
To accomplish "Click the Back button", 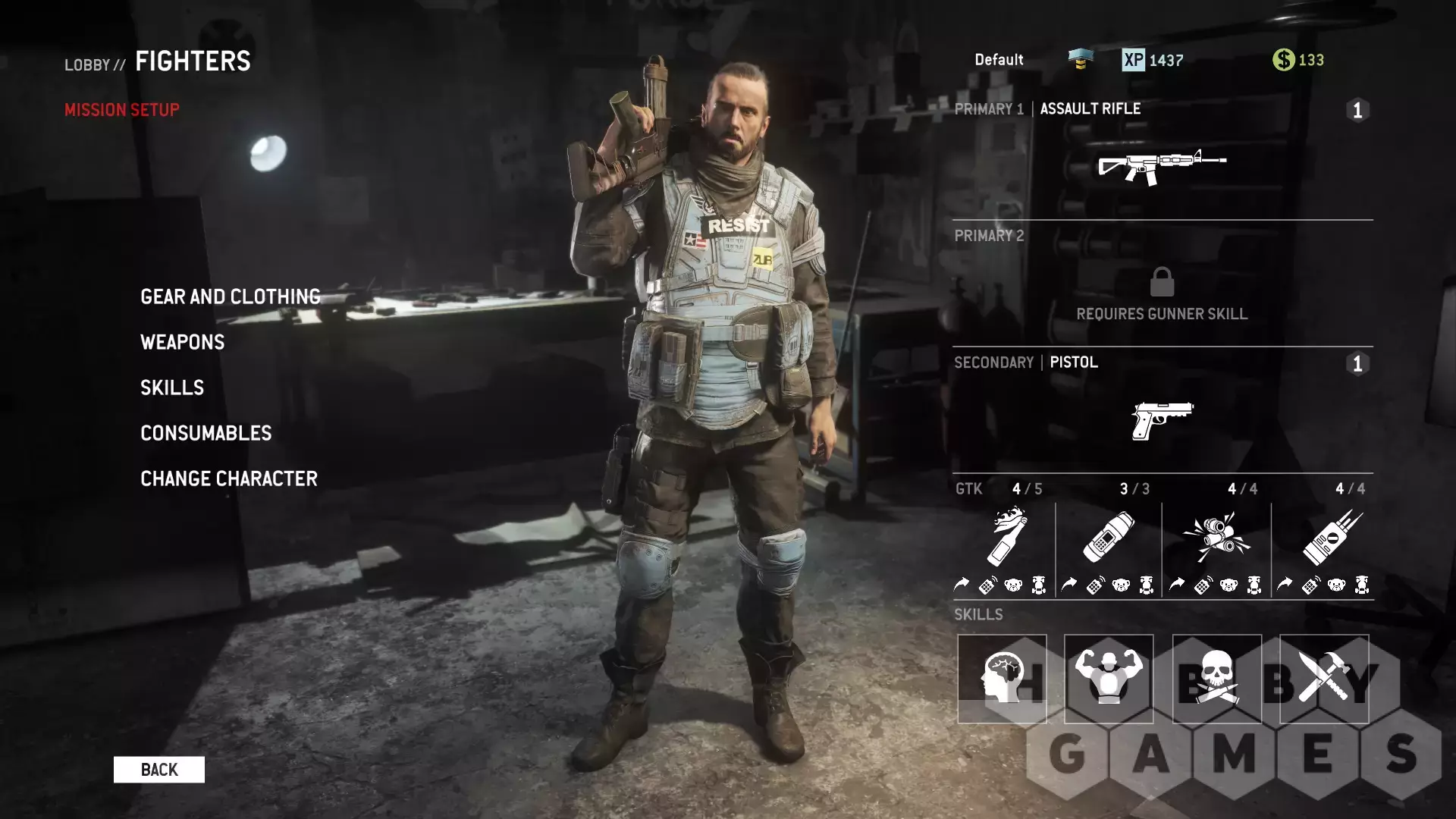I will tap(159, 770).
